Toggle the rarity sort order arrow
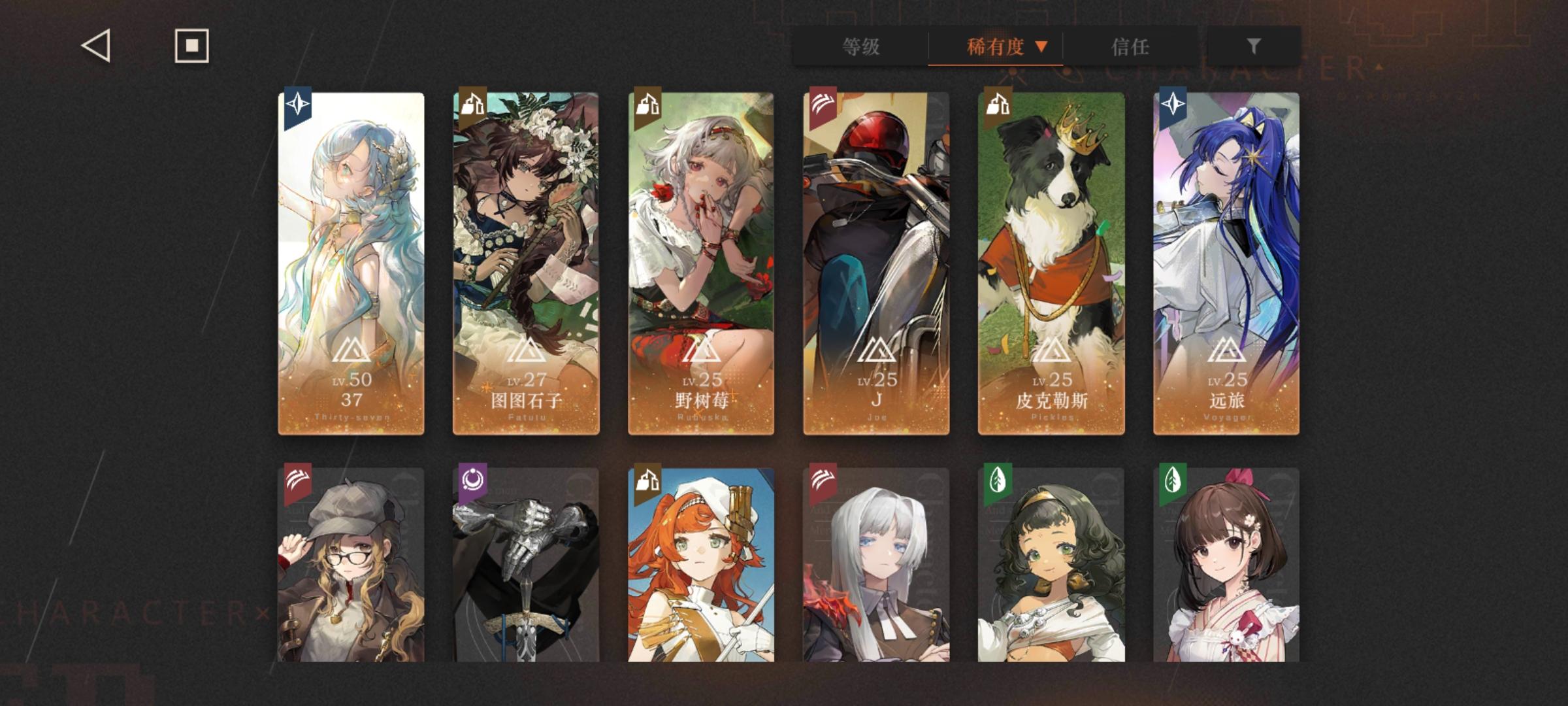 click(x=1041, y=46)
